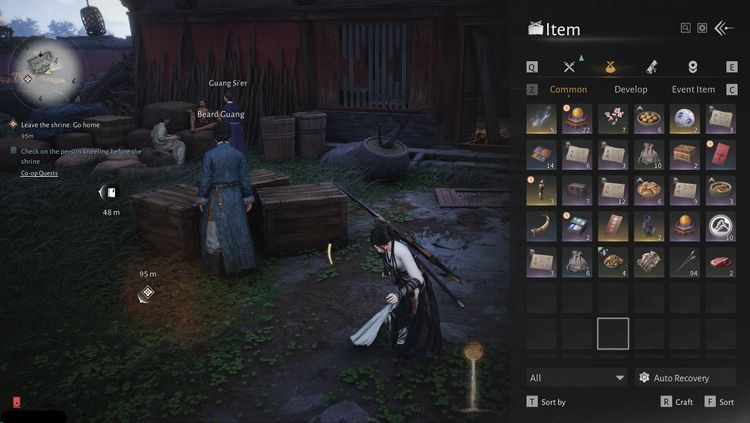Open the Event Item tab
The width and height of the screenshot is (750, 423).
(693, 90)
